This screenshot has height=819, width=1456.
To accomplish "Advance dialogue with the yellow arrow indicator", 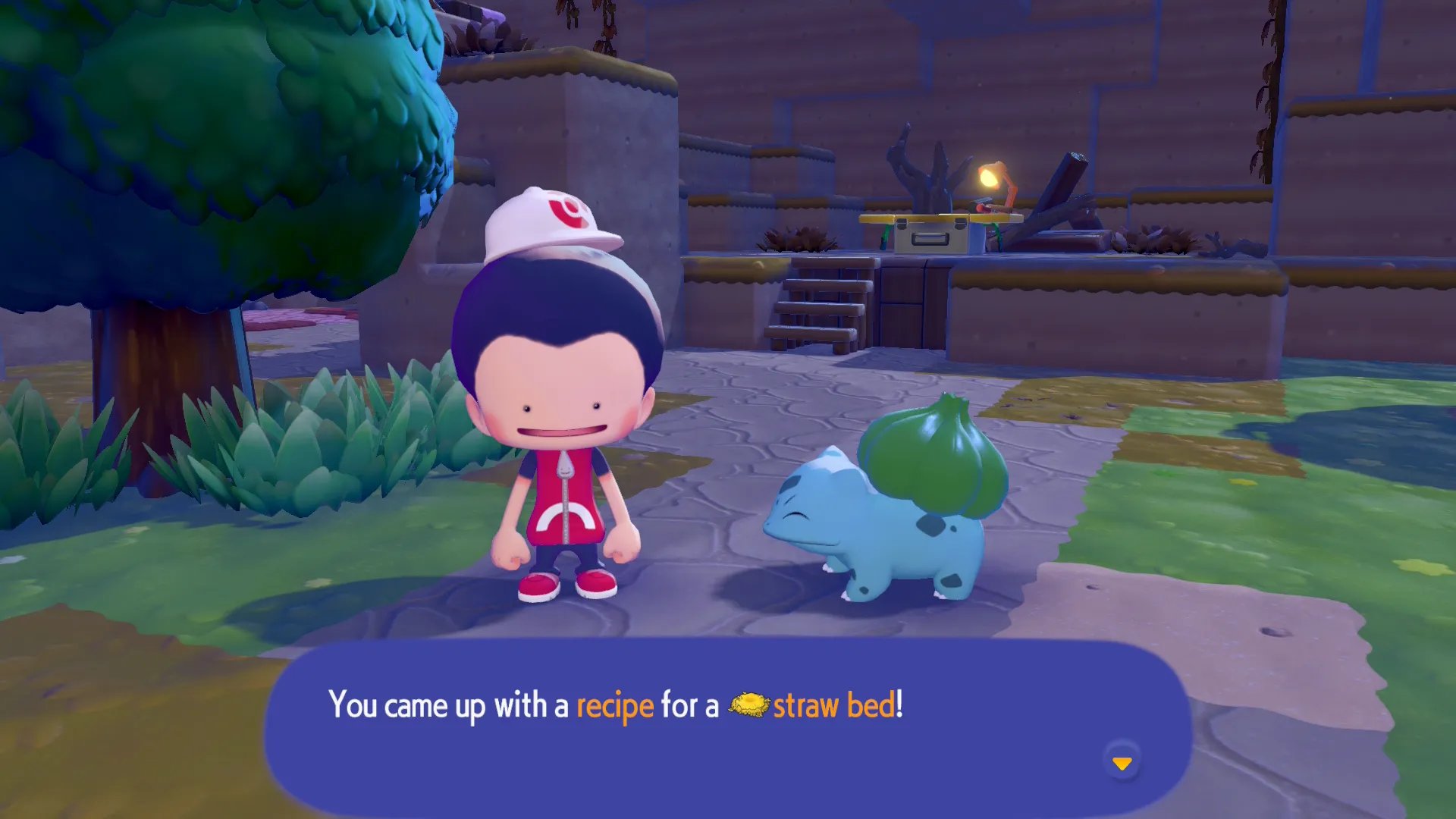I will tap(1122, 762).
